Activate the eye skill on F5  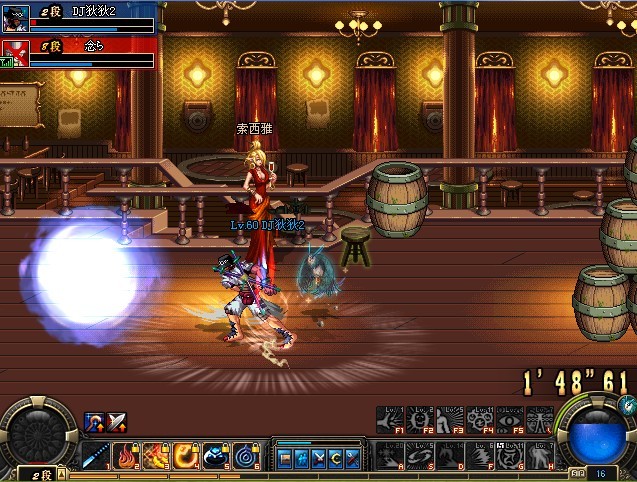pyautogui.click(x=511, y=421)
